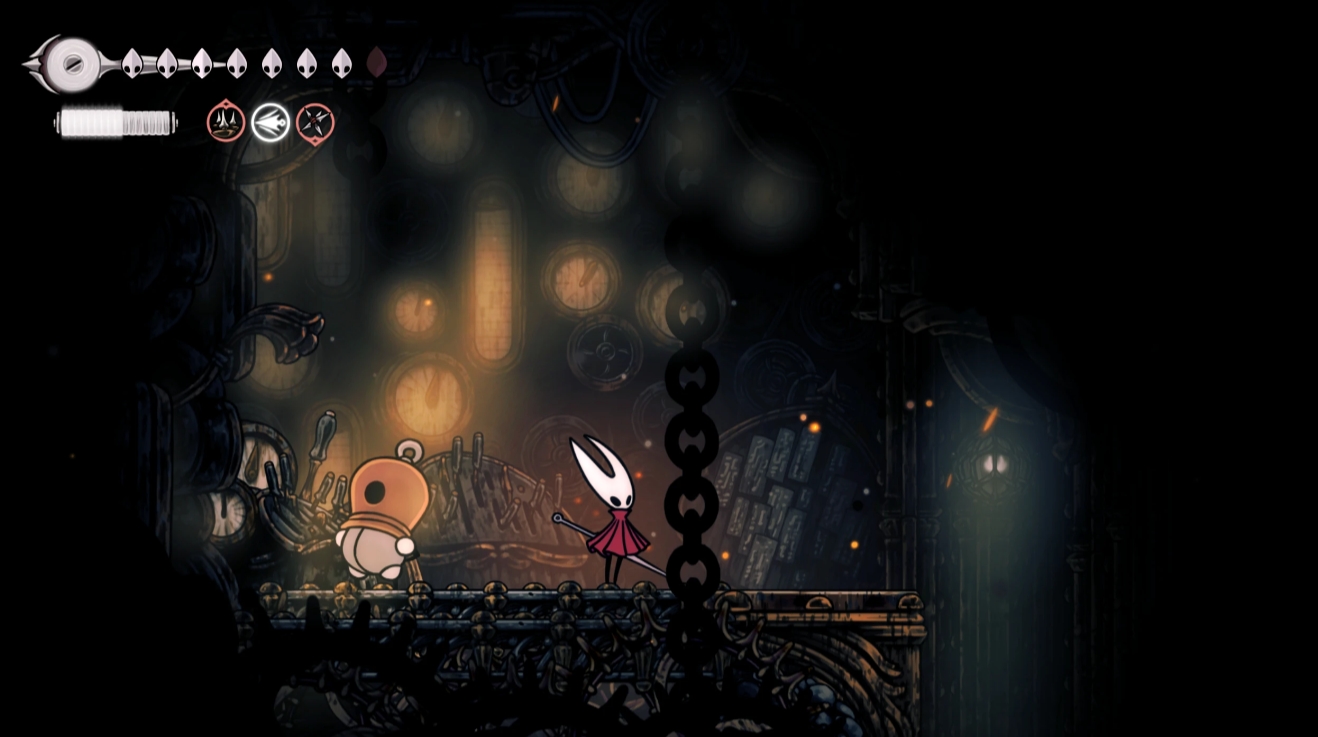
Task: Select the floor spikes trap tool icon
Action: (226, 122)
